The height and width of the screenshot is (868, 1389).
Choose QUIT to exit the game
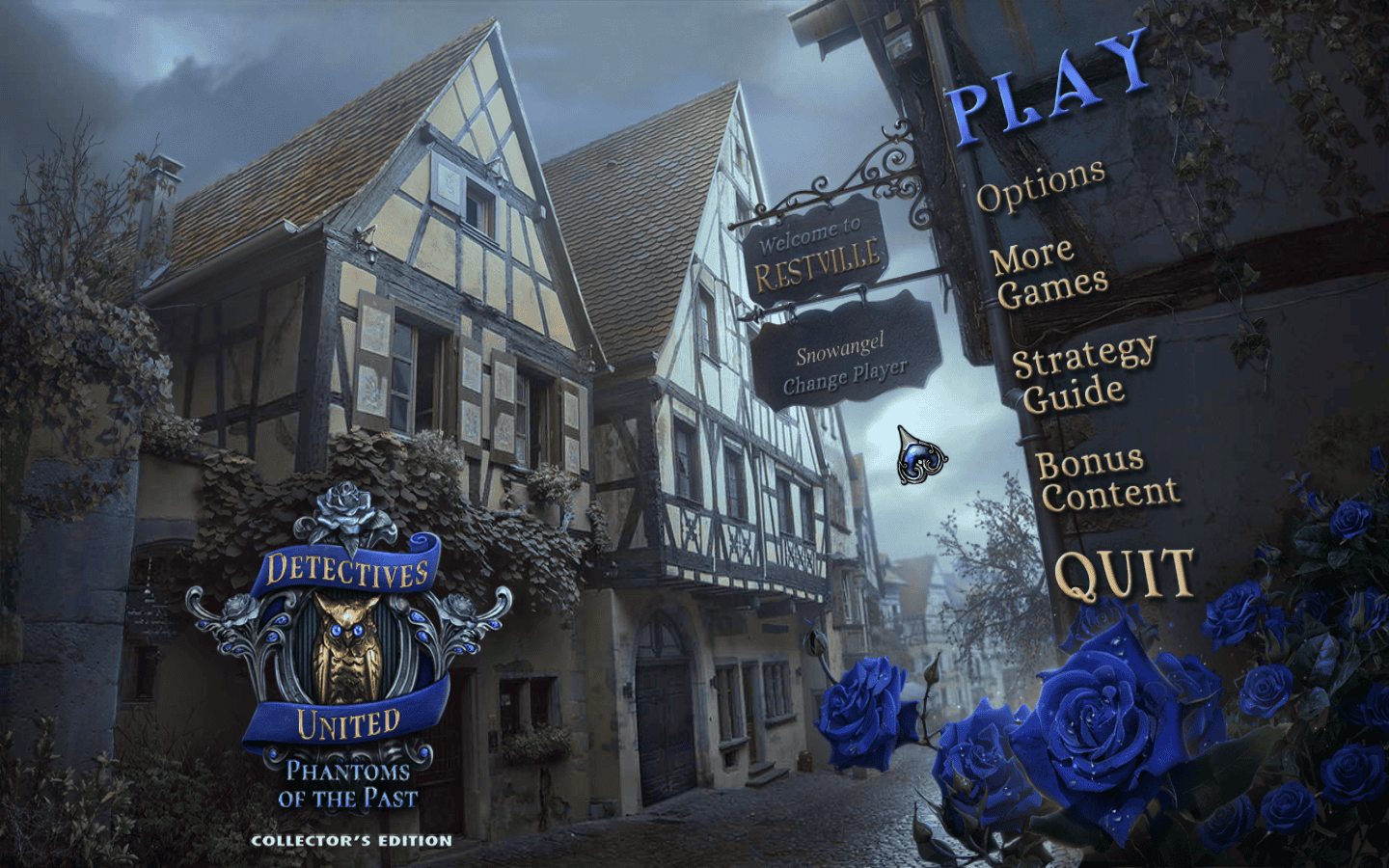(x=1125, y=573)
